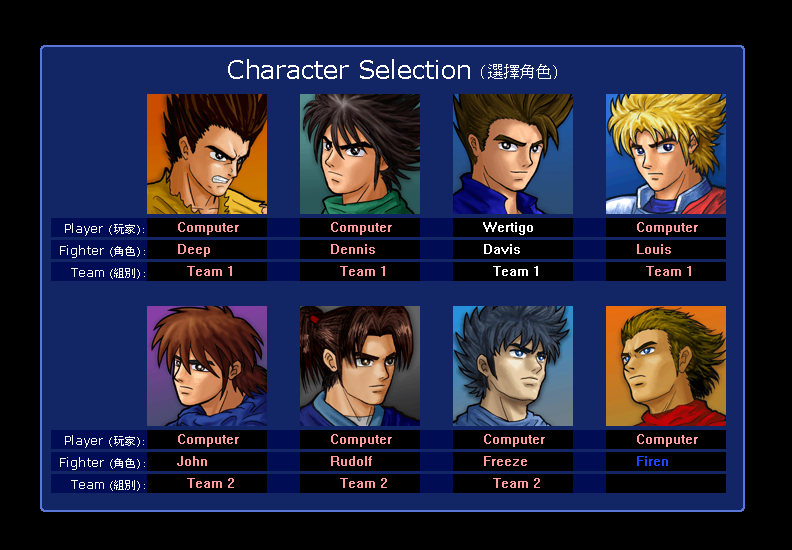Select the empty team field under Firen

tap(666, 484)
